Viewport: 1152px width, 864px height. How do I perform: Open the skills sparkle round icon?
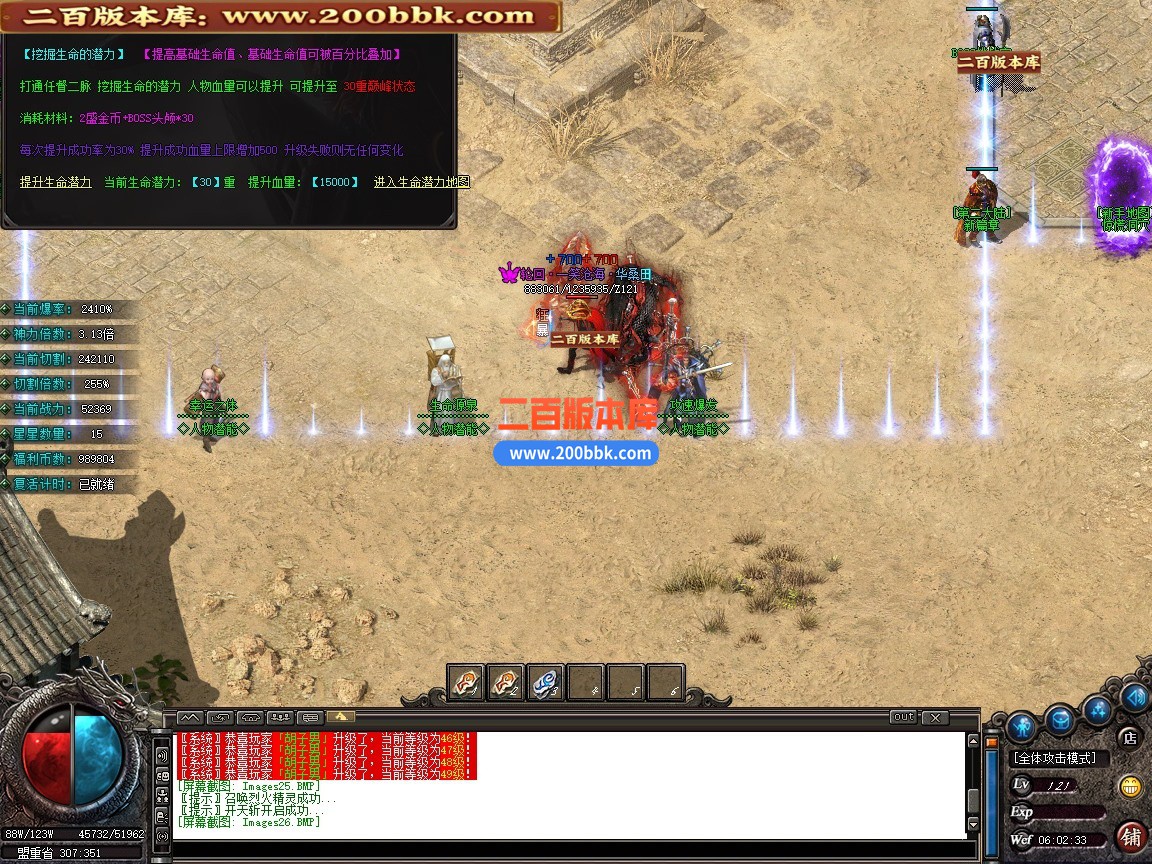tap(1099, 709)
